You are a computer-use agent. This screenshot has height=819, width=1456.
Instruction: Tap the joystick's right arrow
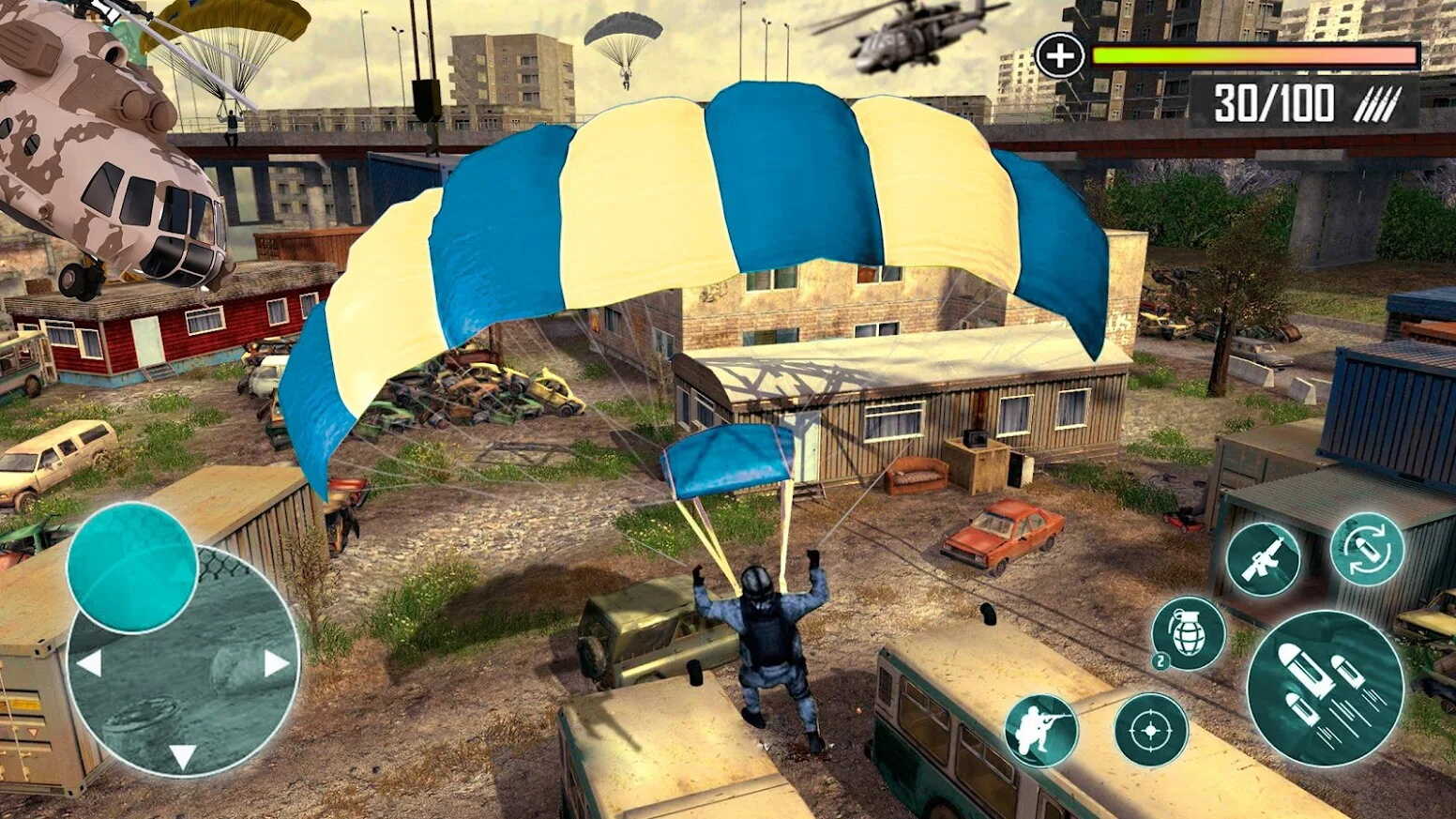276,664
